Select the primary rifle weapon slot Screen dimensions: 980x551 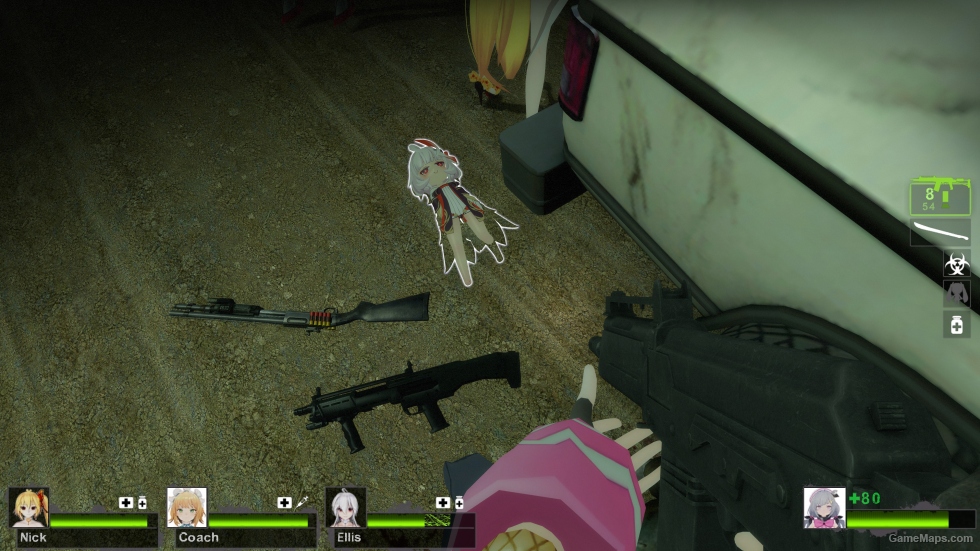[x=940, y=196]
